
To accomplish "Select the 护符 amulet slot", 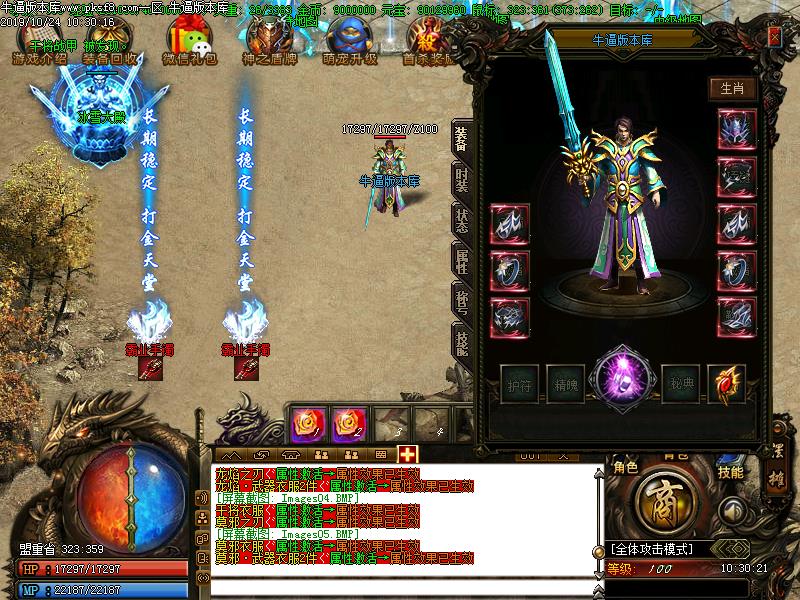I will tap(520, 382).
